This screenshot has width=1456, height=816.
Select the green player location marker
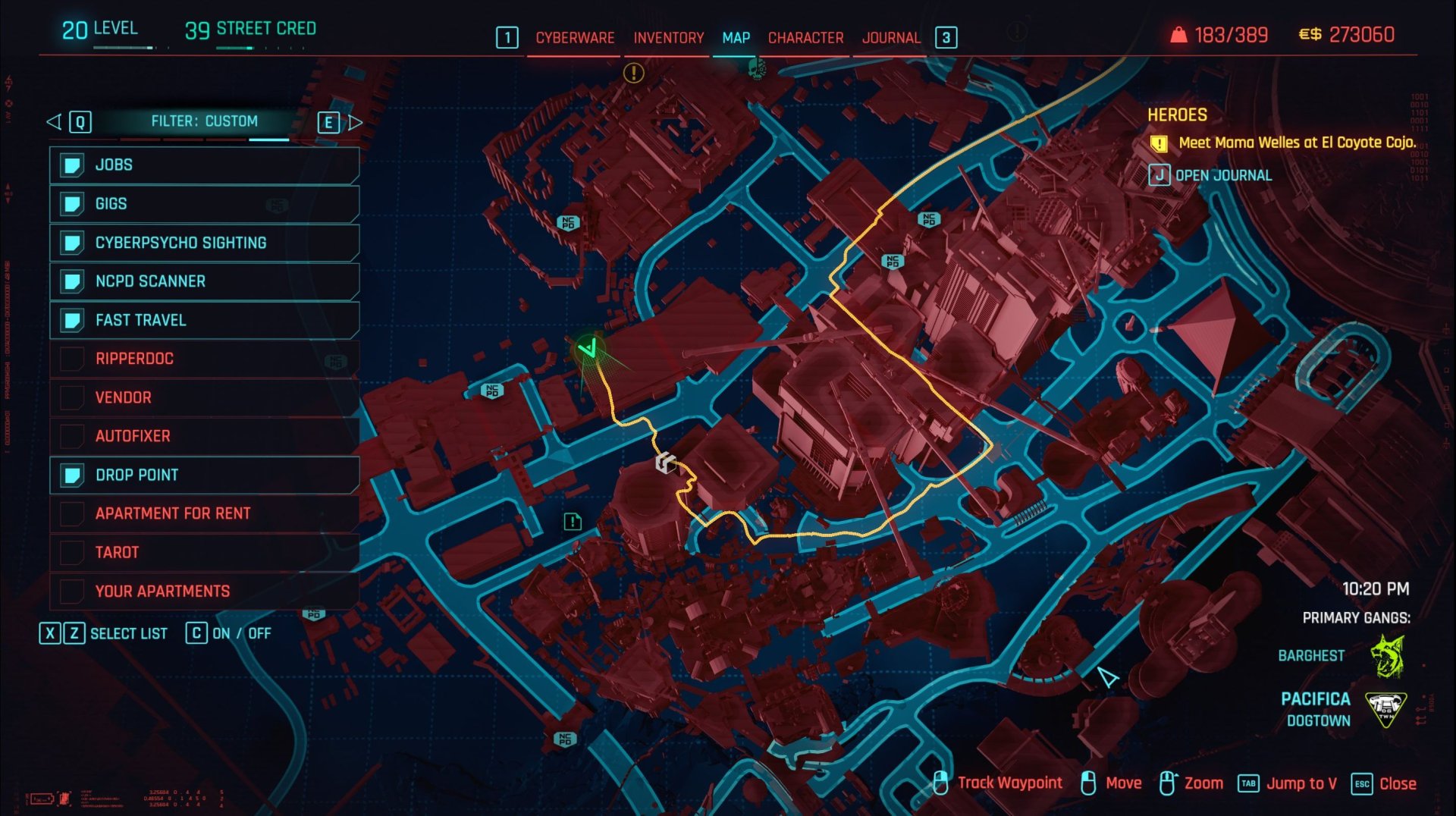(588, 349)
